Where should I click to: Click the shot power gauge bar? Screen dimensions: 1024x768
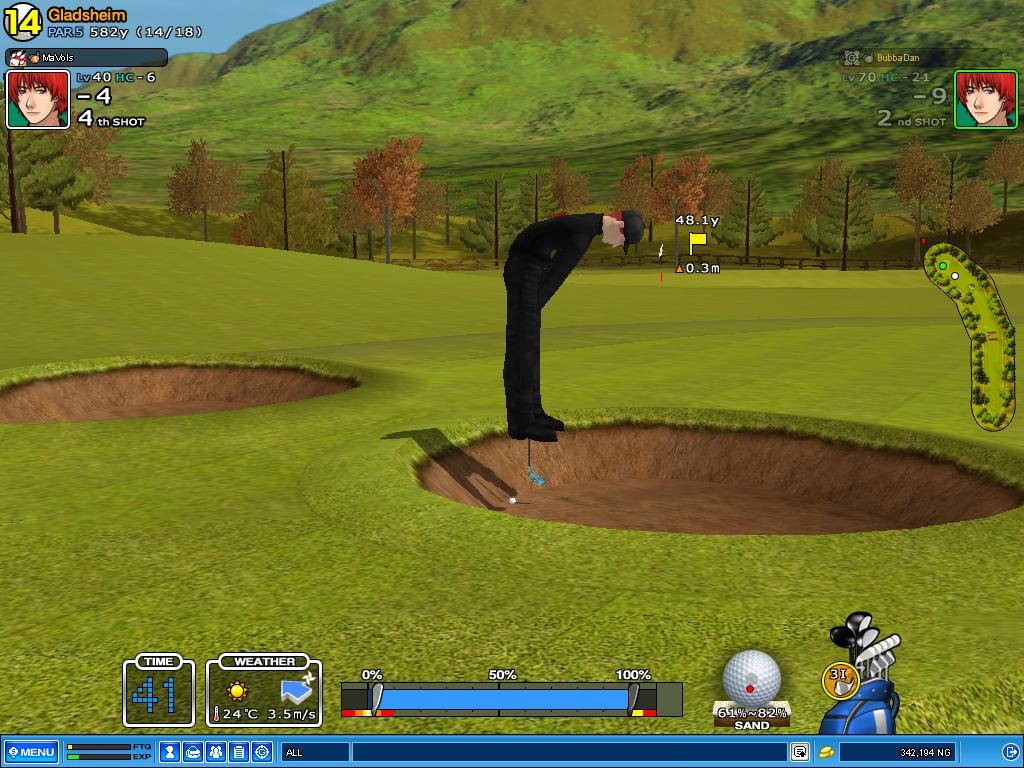[x=505, y=698]
